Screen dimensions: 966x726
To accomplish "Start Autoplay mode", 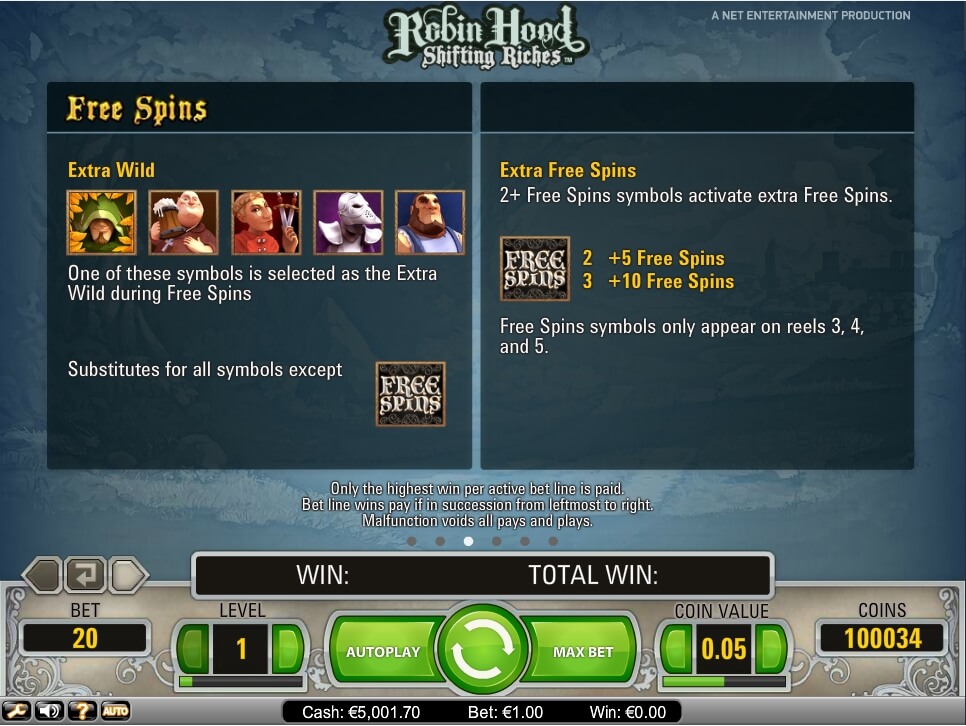I will tap(383, 652).
